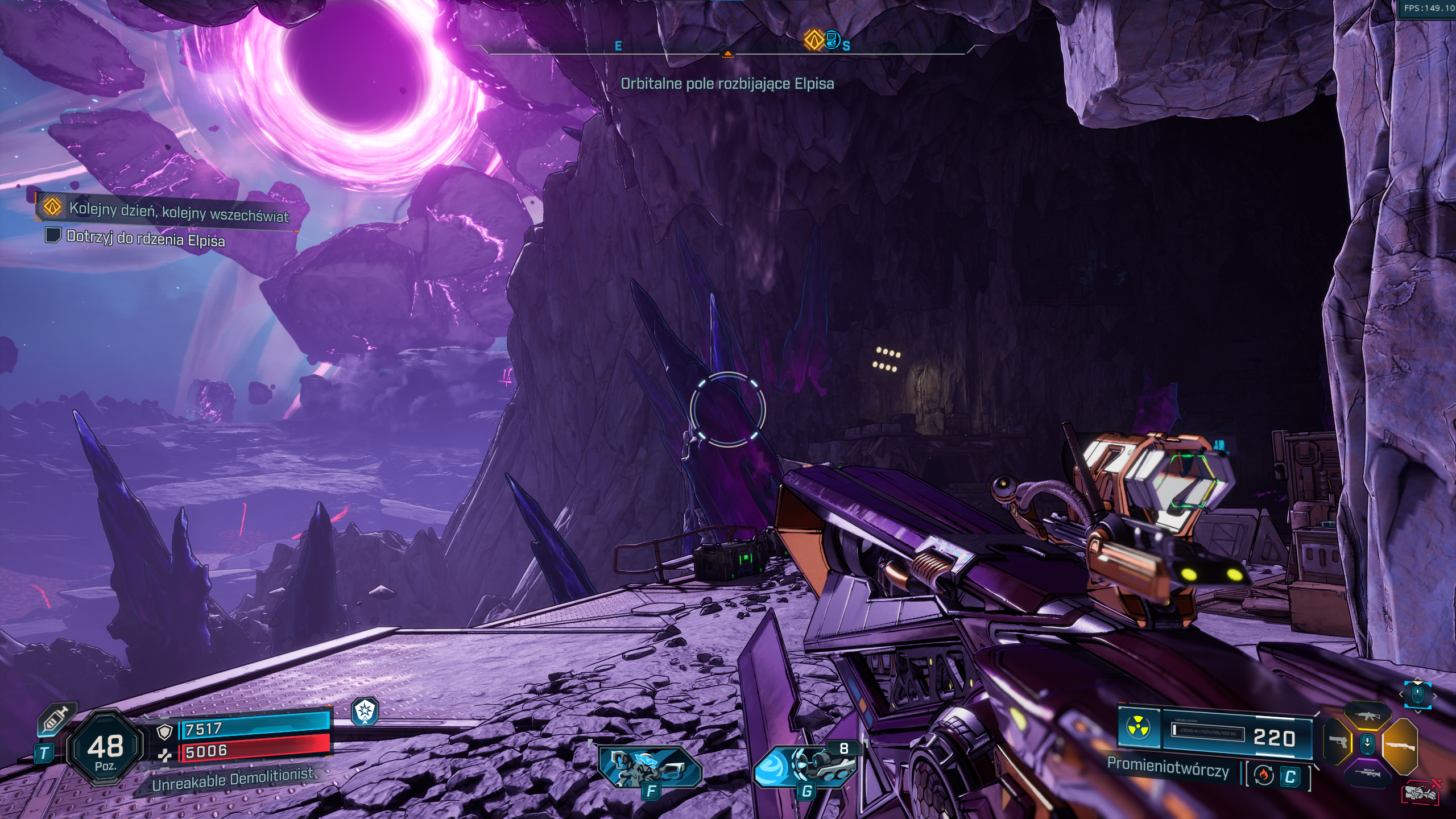Click the shield star buff icon
The height and width of the screenshot is (819, 1456).
[x=365, y=711]
